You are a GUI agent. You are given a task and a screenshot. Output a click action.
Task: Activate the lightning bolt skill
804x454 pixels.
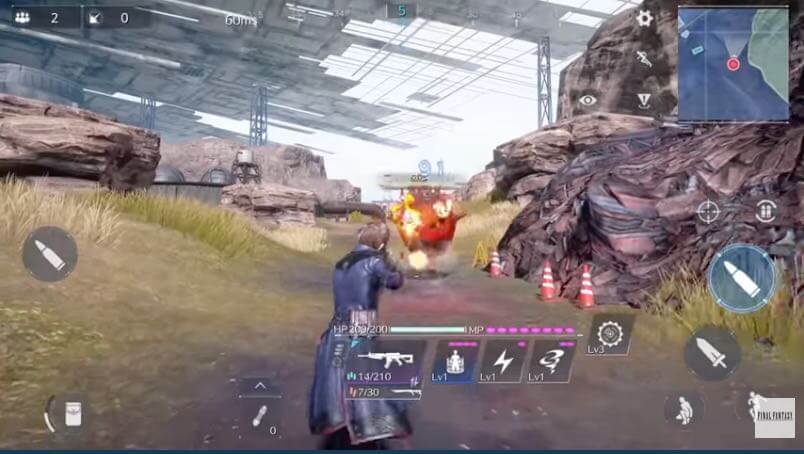[x=503, y=361]
